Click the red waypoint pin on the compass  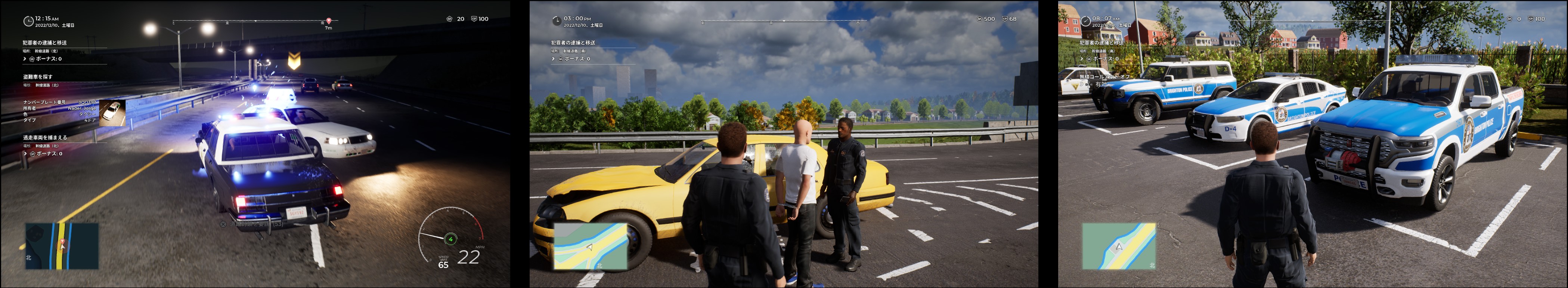329,21
